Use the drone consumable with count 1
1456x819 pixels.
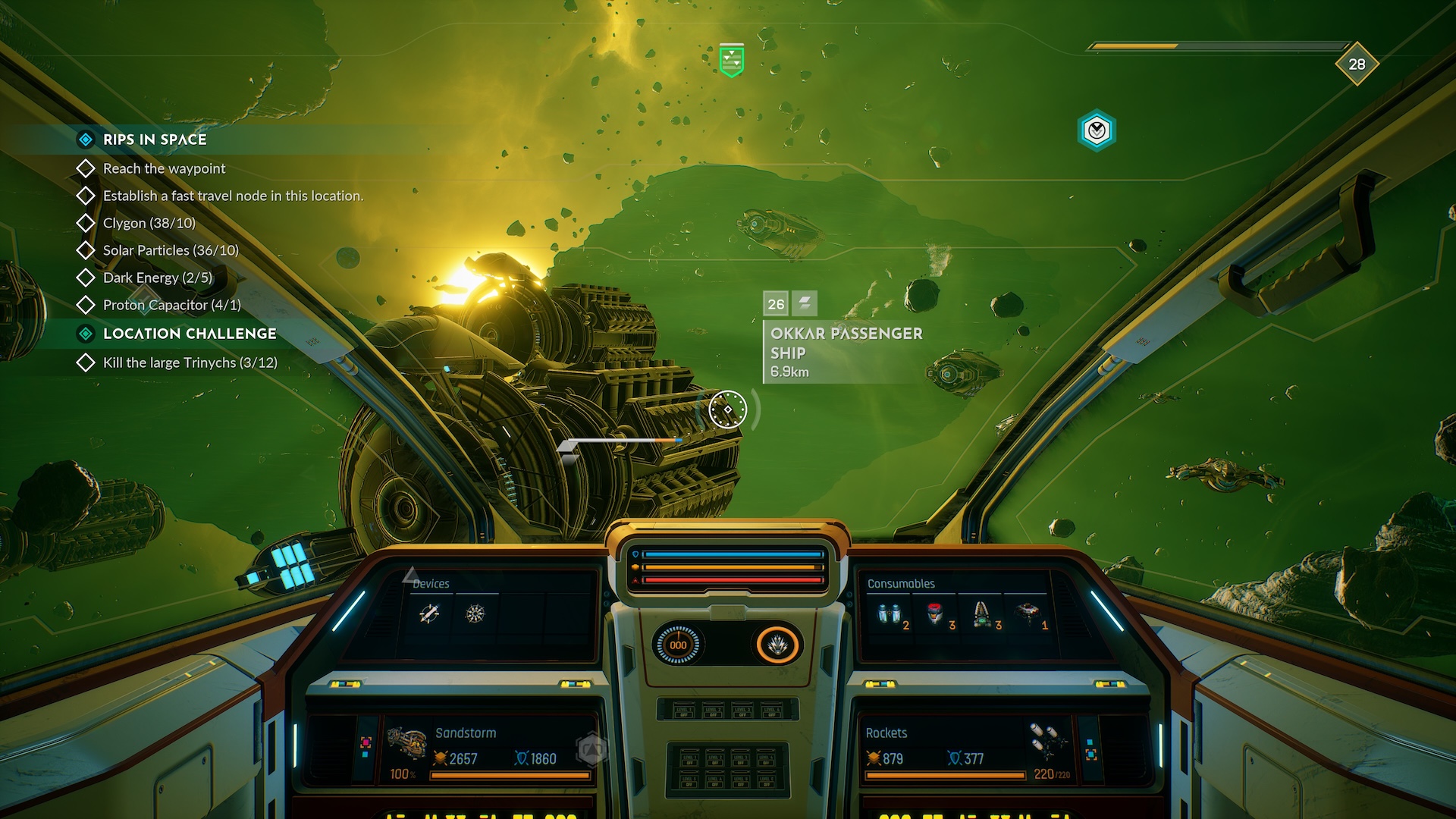[1028, 613]
